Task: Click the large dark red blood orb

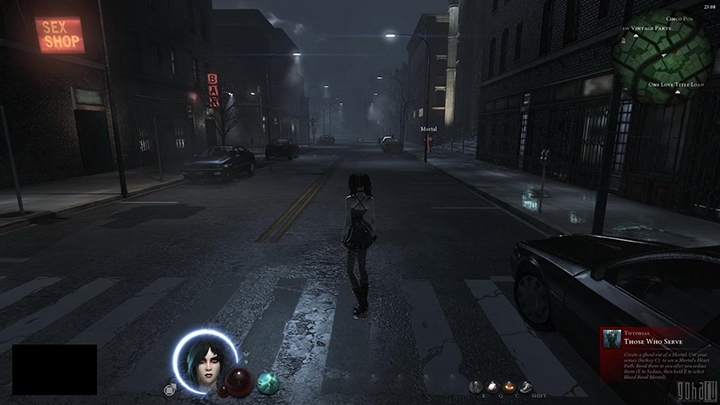Action: (239, 381)
